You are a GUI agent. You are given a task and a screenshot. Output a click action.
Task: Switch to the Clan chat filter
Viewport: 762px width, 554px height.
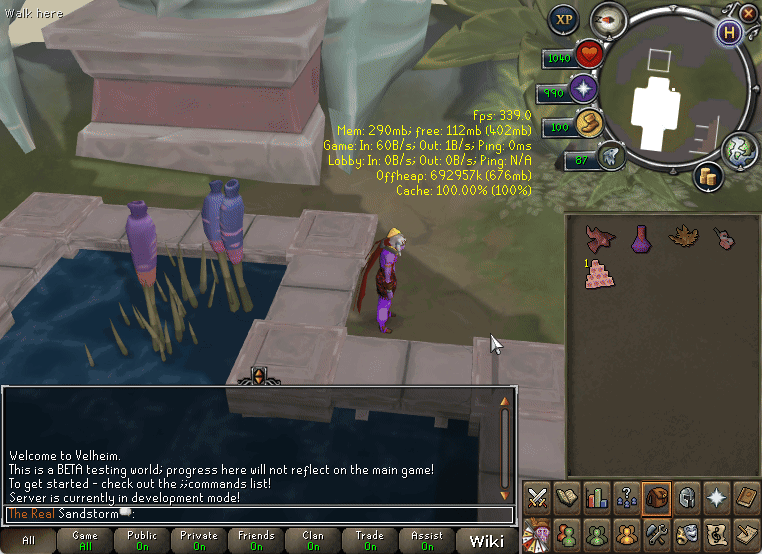314,541
